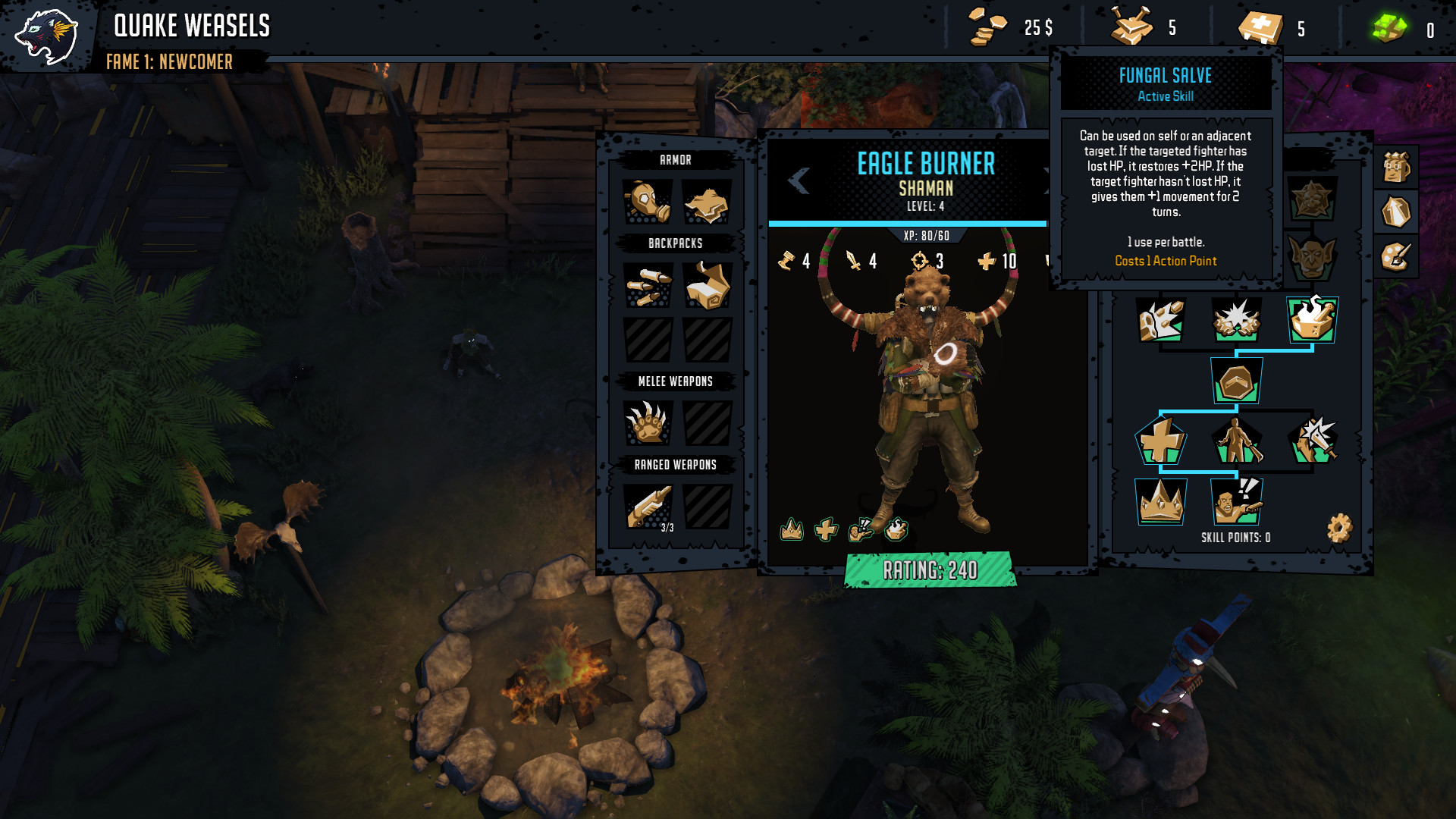Select the Fungal Salve mortar skill in tree

pos(1310,320)
